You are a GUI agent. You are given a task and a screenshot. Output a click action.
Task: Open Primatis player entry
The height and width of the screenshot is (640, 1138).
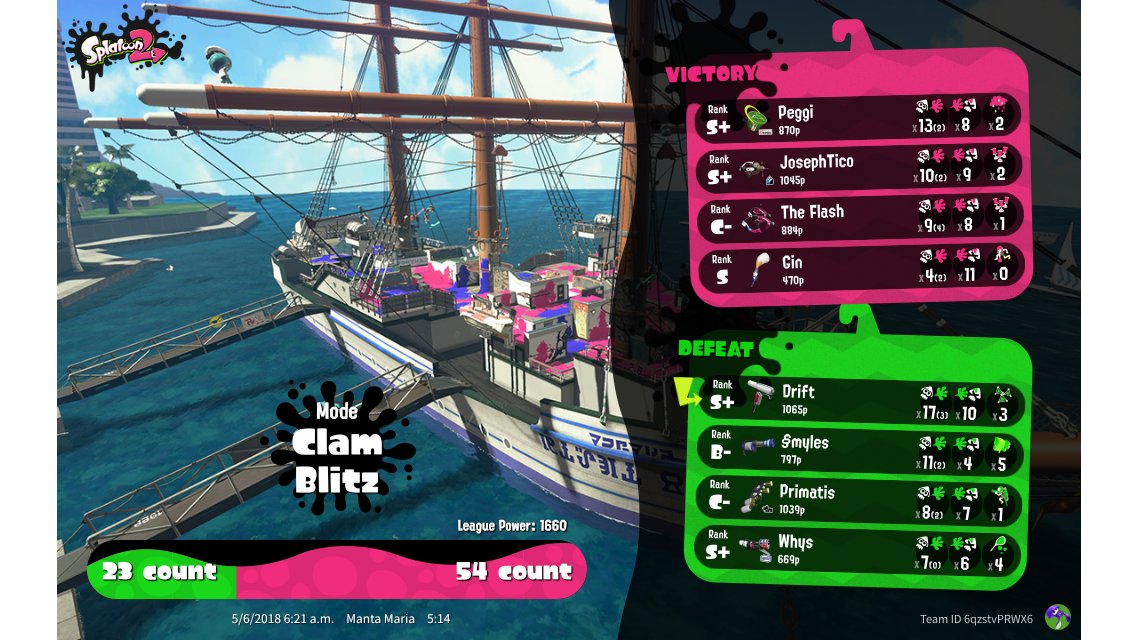point(858,498)
